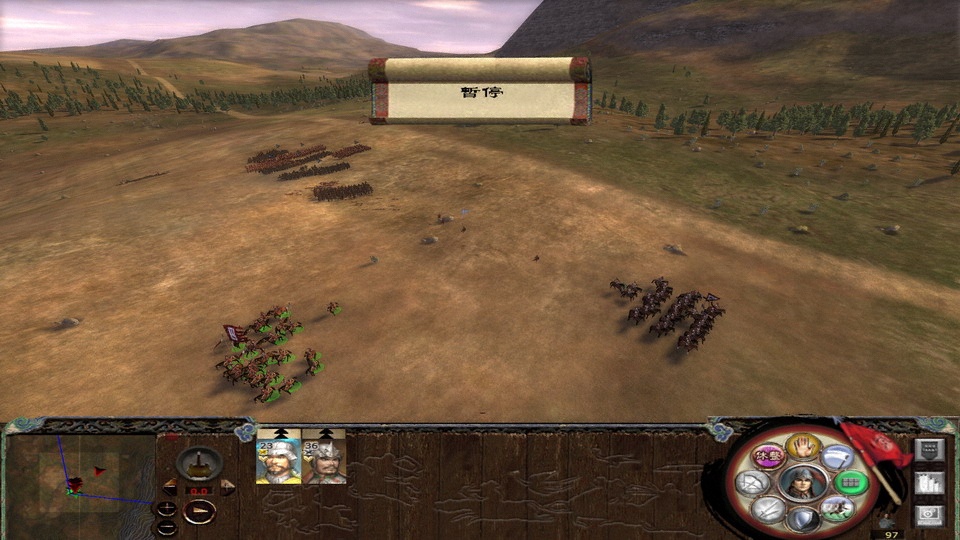Zoom in the minimap with plus button
Image resolution: width=960 pixels, height=540 pixels.
(x=167, y=508)
